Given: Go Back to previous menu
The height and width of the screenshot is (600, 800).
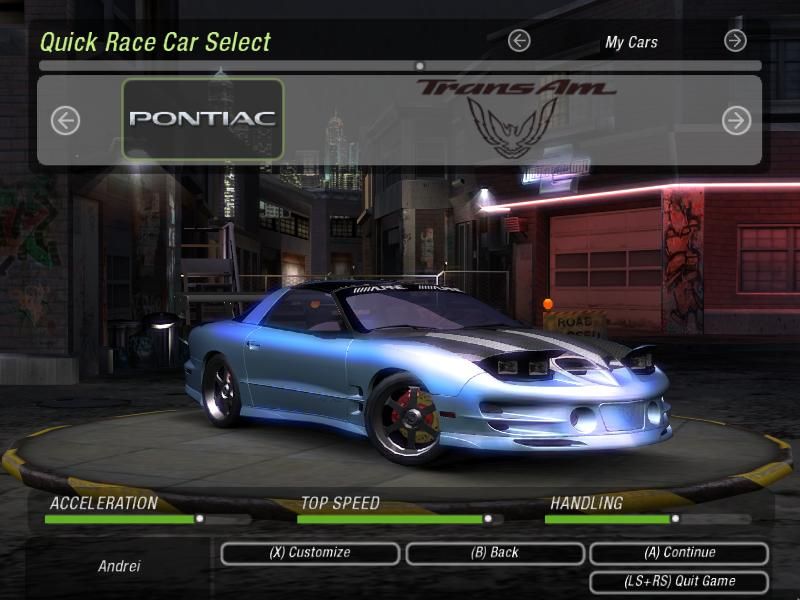Looking at the screenshot, I should (x=494, y=553).
